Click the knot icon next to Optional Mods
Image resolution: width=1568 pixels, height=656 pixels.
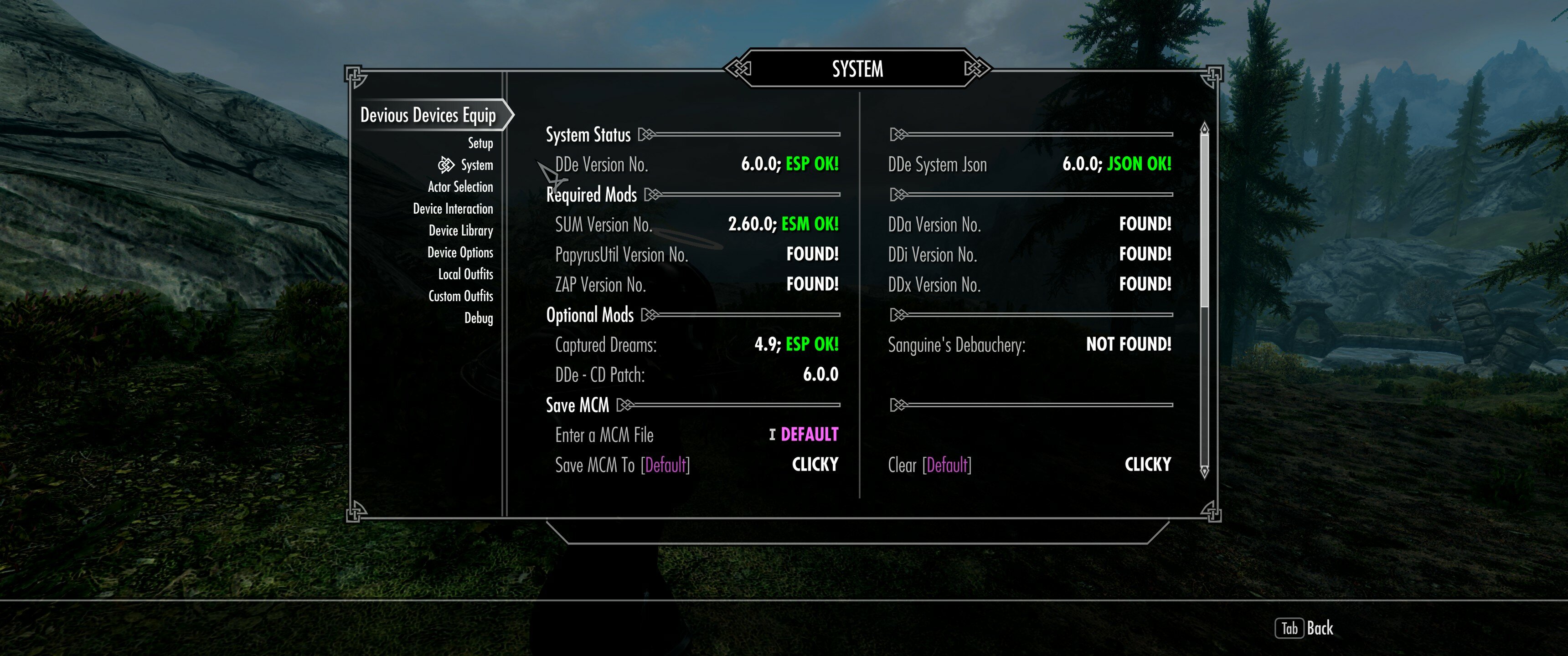649,315
